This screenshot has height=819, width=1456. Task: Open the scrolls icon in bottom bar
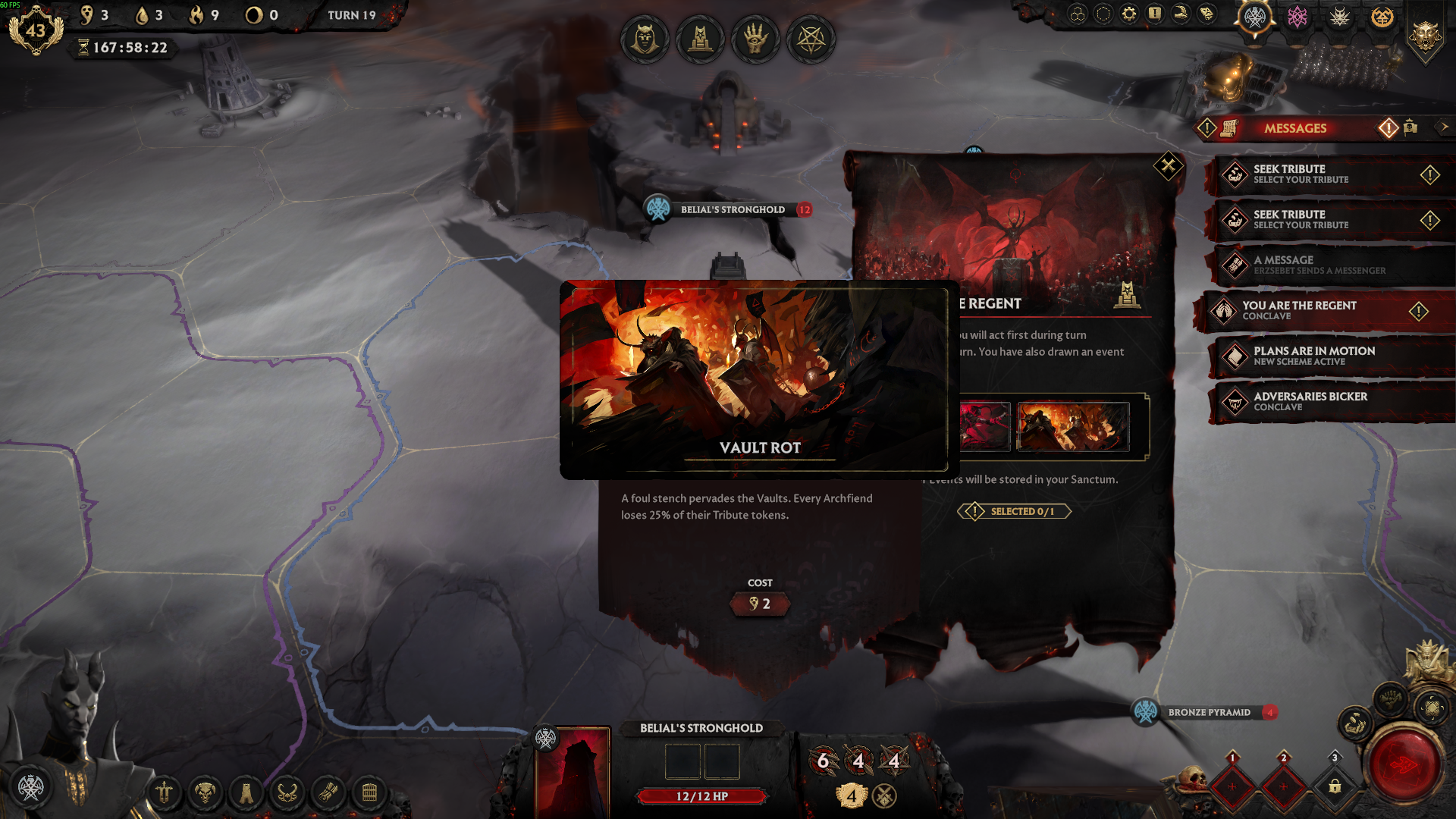tap(328, 793)
